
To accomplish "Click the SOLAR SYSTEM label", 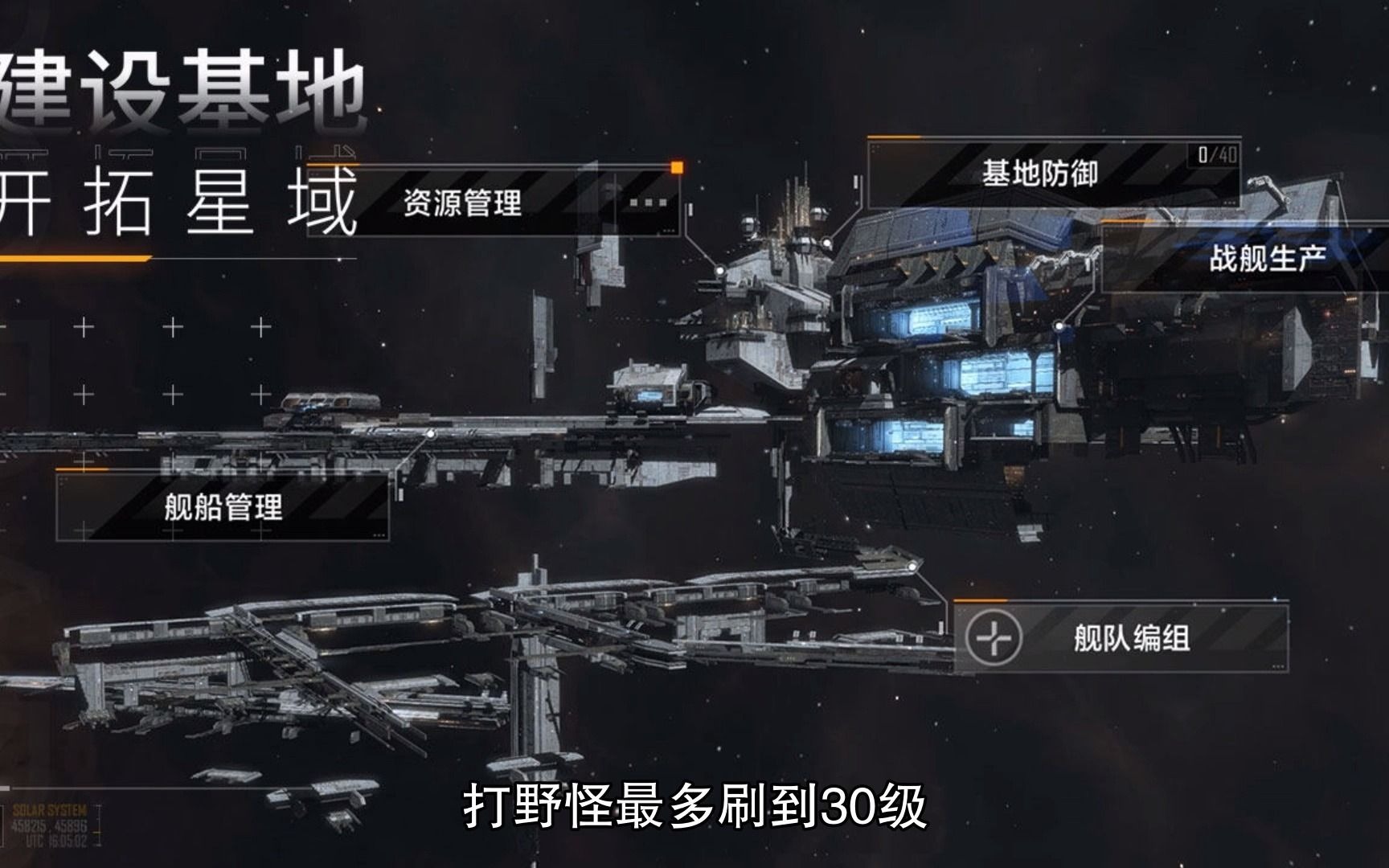I will pos(50,810).
